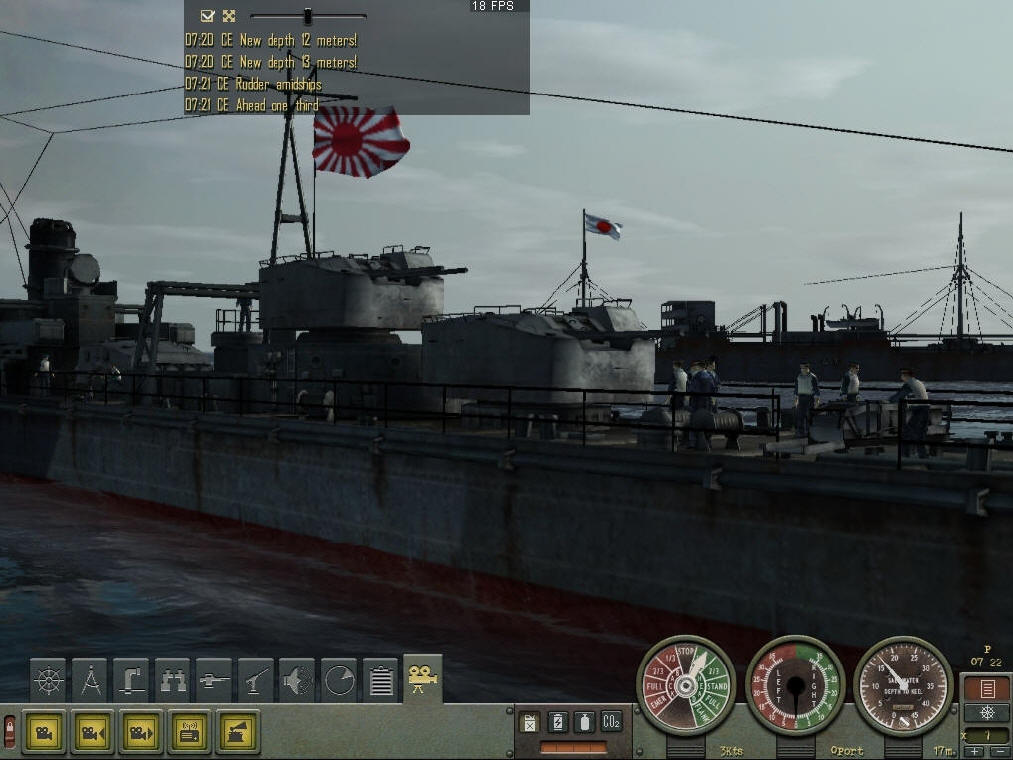Open the navigation map compass tool
1013x760 pixels.
pyautogui.click(x=90, y=680)
